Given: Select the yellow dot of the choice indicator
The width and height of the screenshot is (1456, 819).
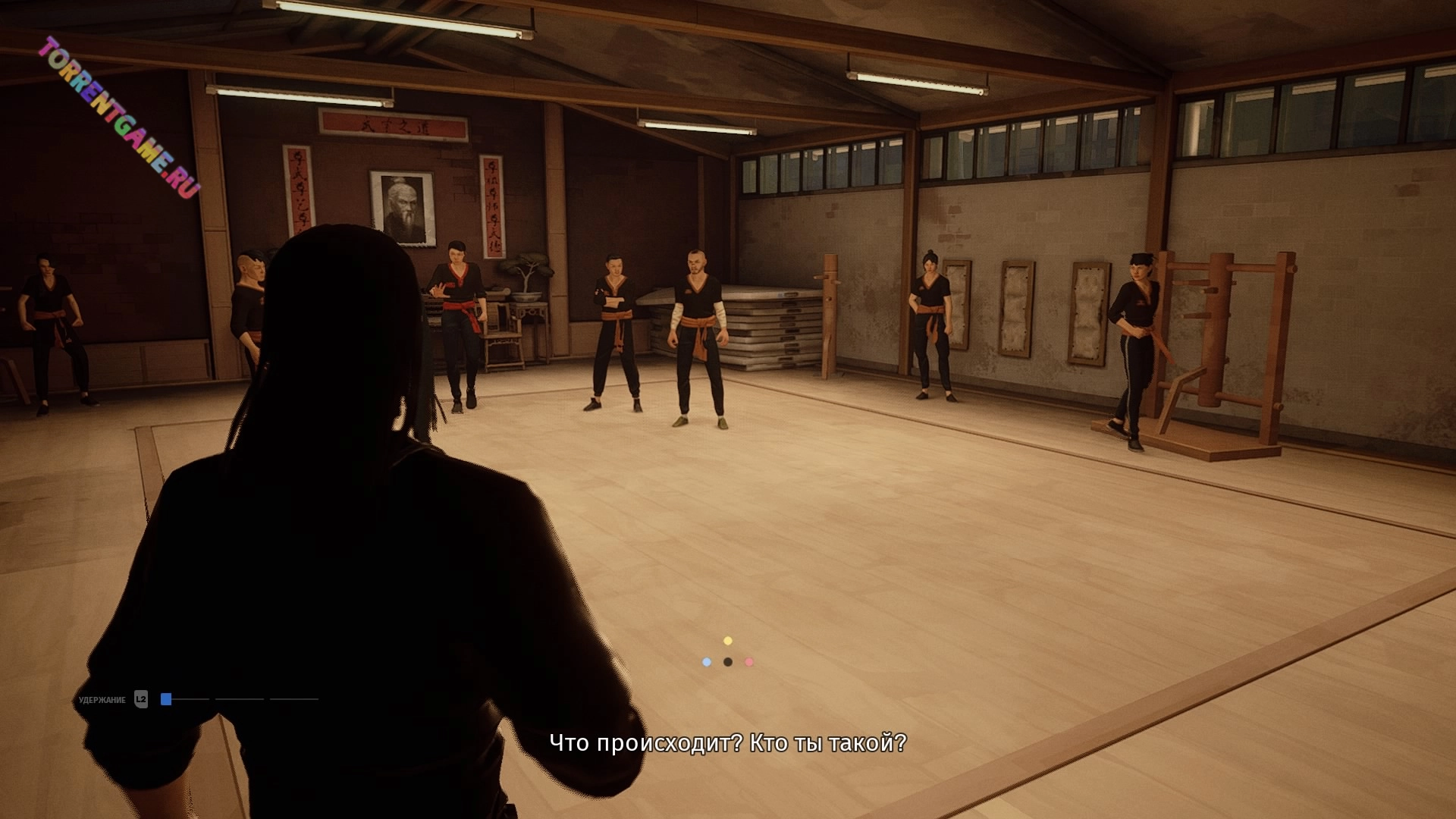Looking at the screenshot, I should (x=728, y=641).
